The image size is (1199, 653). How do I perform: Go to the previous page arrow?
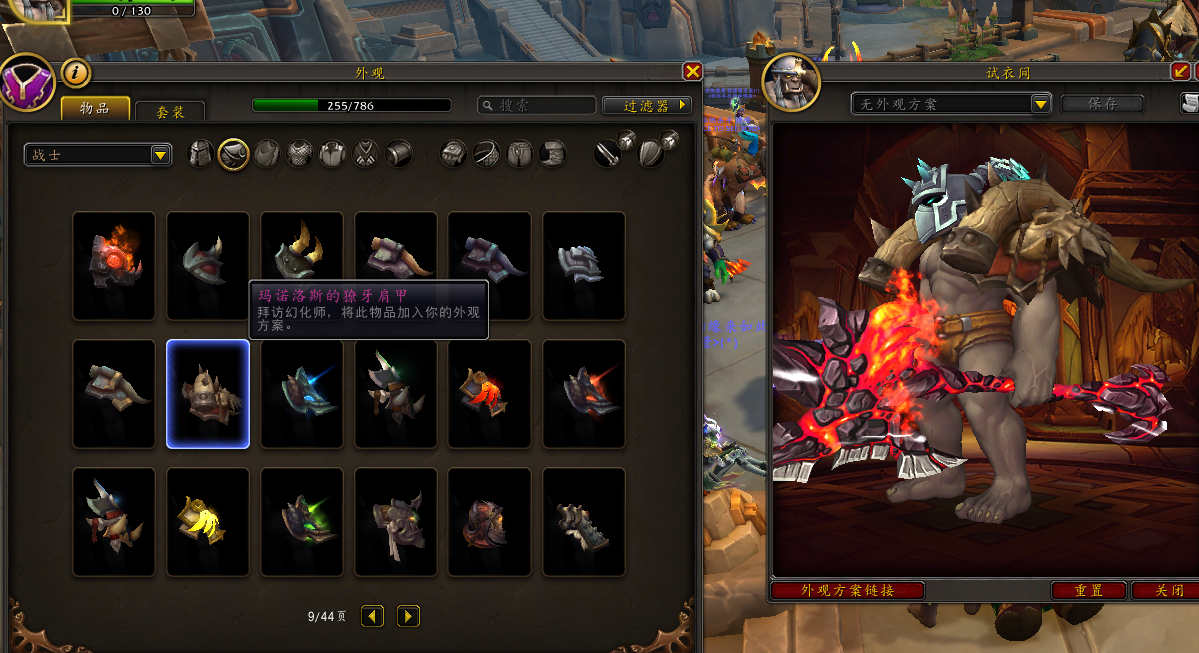click(x=373, y=616)
